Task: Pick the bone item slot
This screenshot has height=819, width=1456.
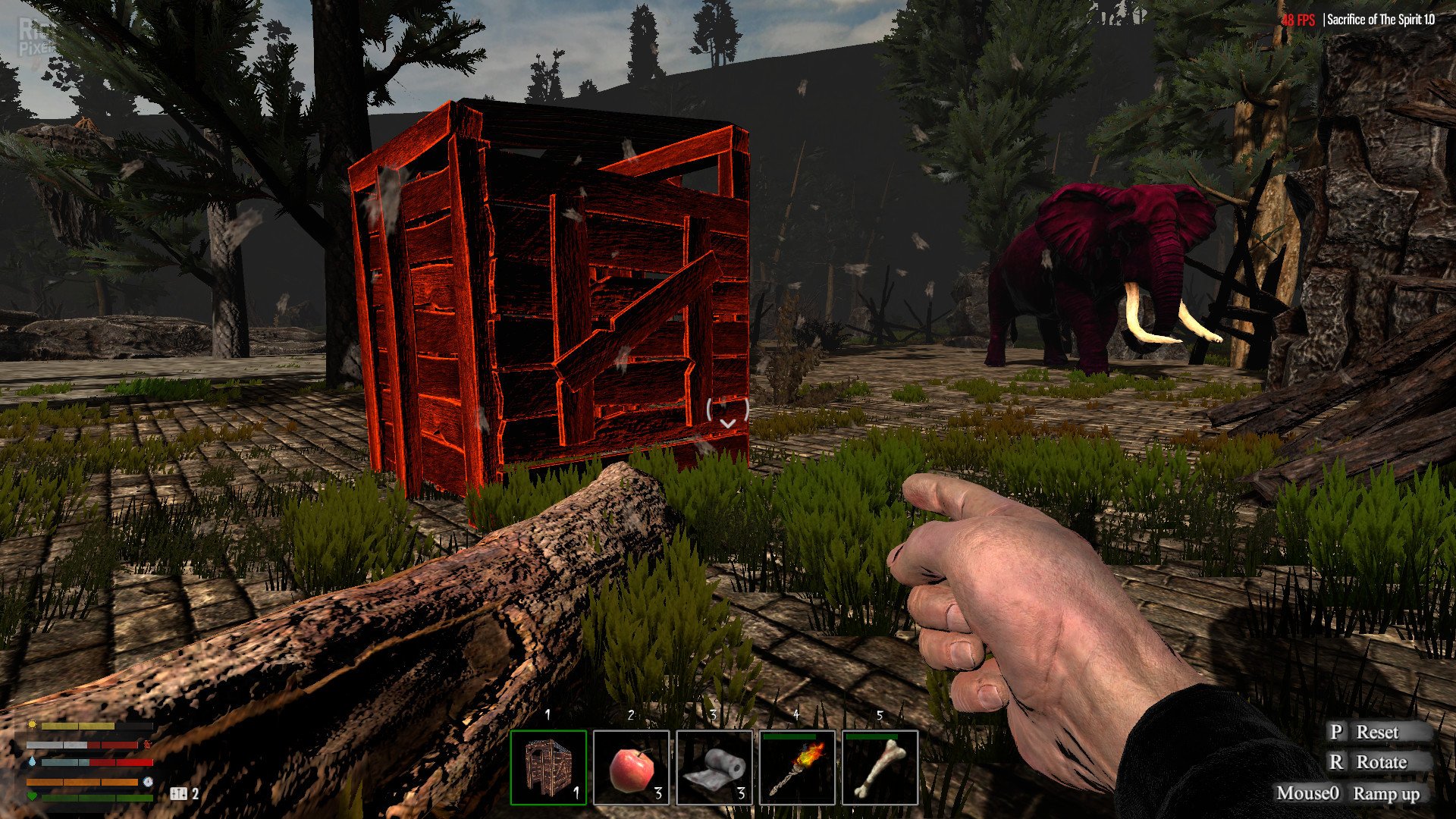Action: (x=880, y=767)
